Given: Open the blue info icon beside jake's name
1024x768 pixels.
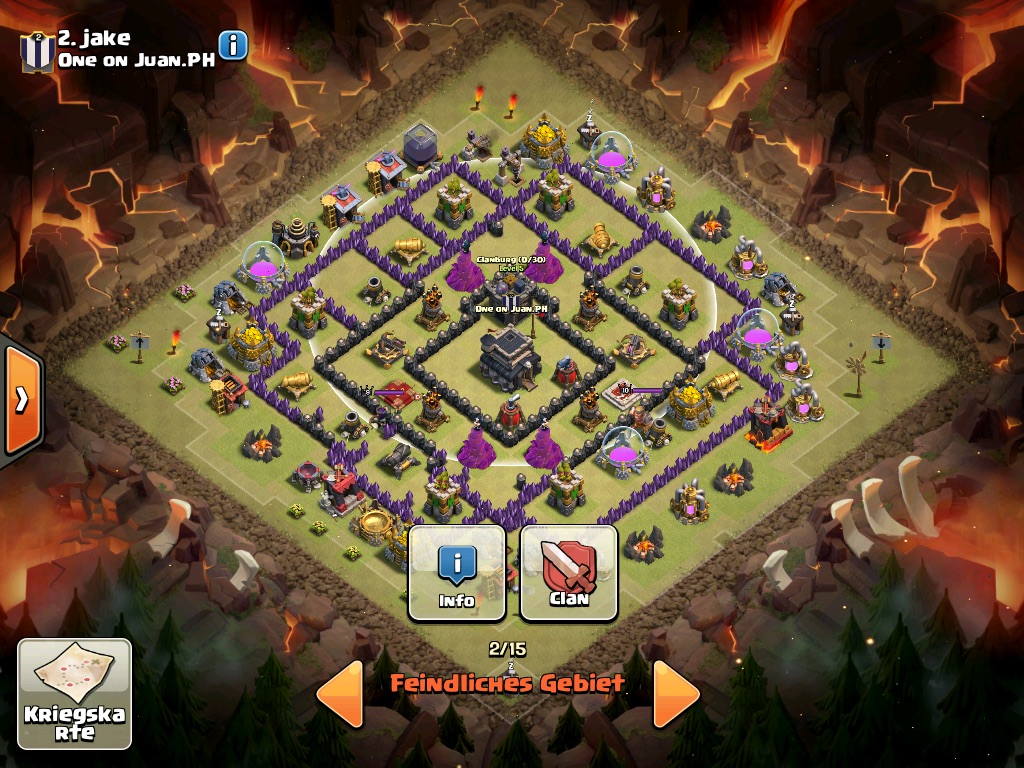Looking at the screenshot, I should pyautogui.click(x=233, y=45).
